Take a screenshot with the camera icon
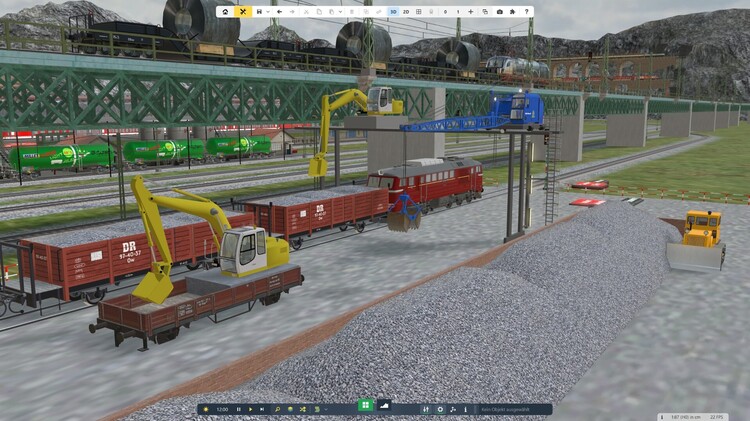750x421 pixels. pyautogui.click(x=500, y=12)
